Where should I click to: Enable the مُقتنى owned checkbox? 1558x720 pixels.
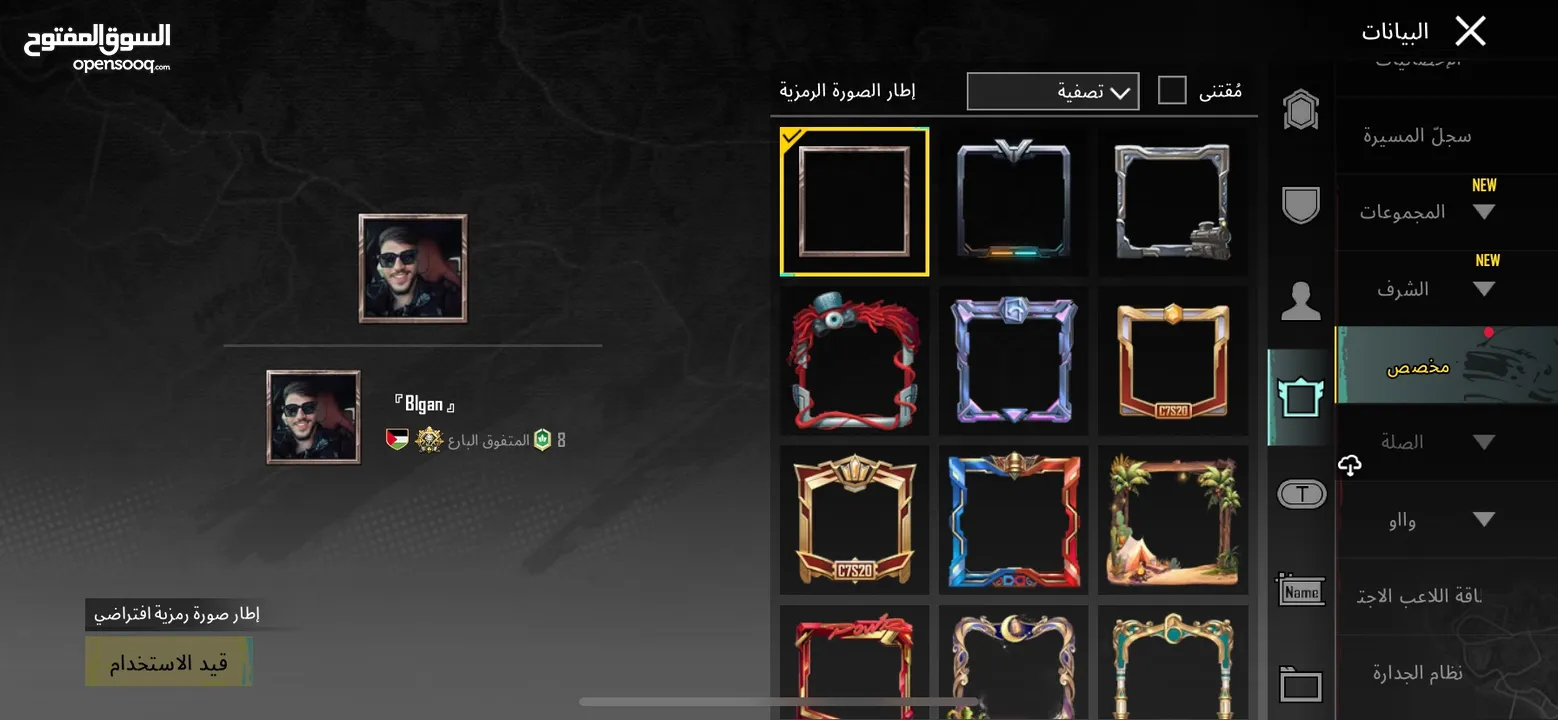coord(1171,88)
